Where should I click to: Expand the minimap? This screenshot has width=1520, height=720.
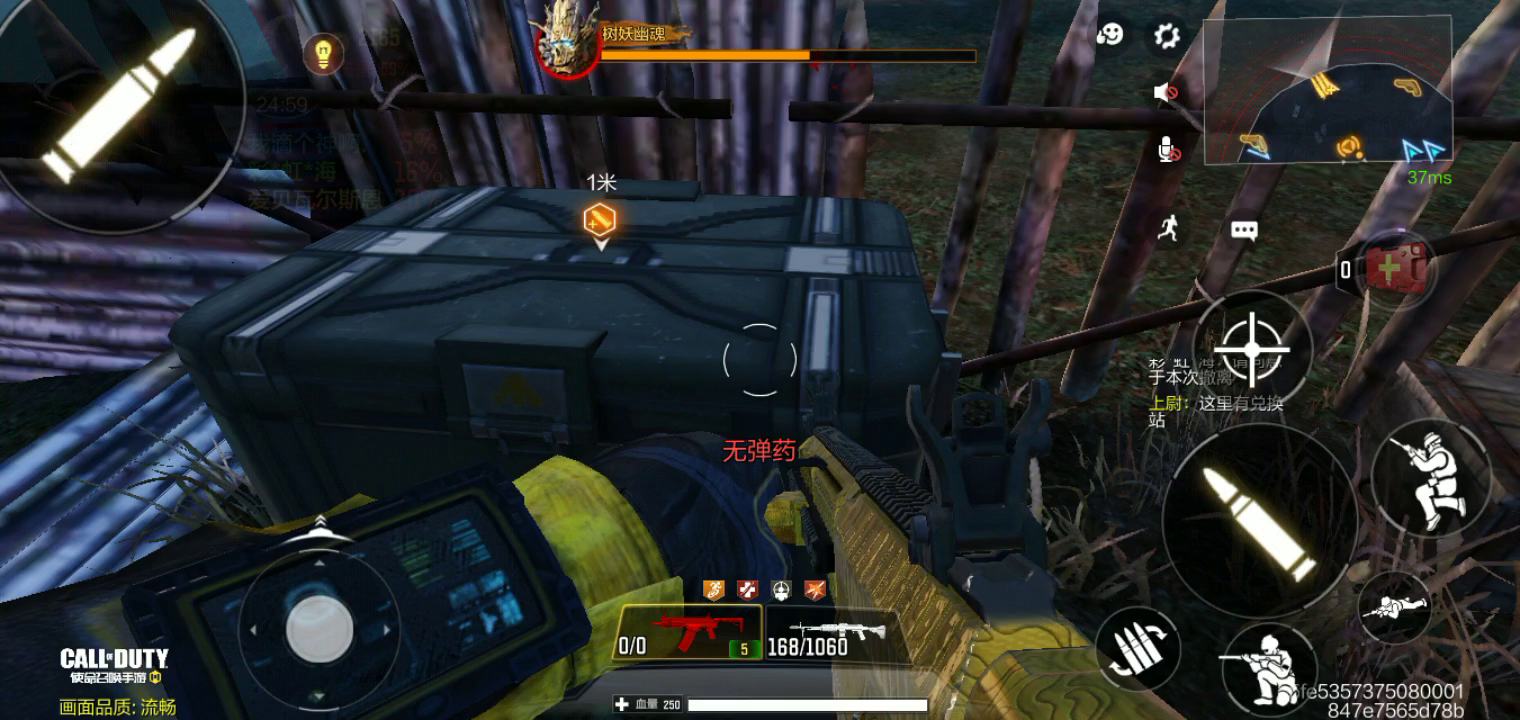click(x=1327, y=91)
